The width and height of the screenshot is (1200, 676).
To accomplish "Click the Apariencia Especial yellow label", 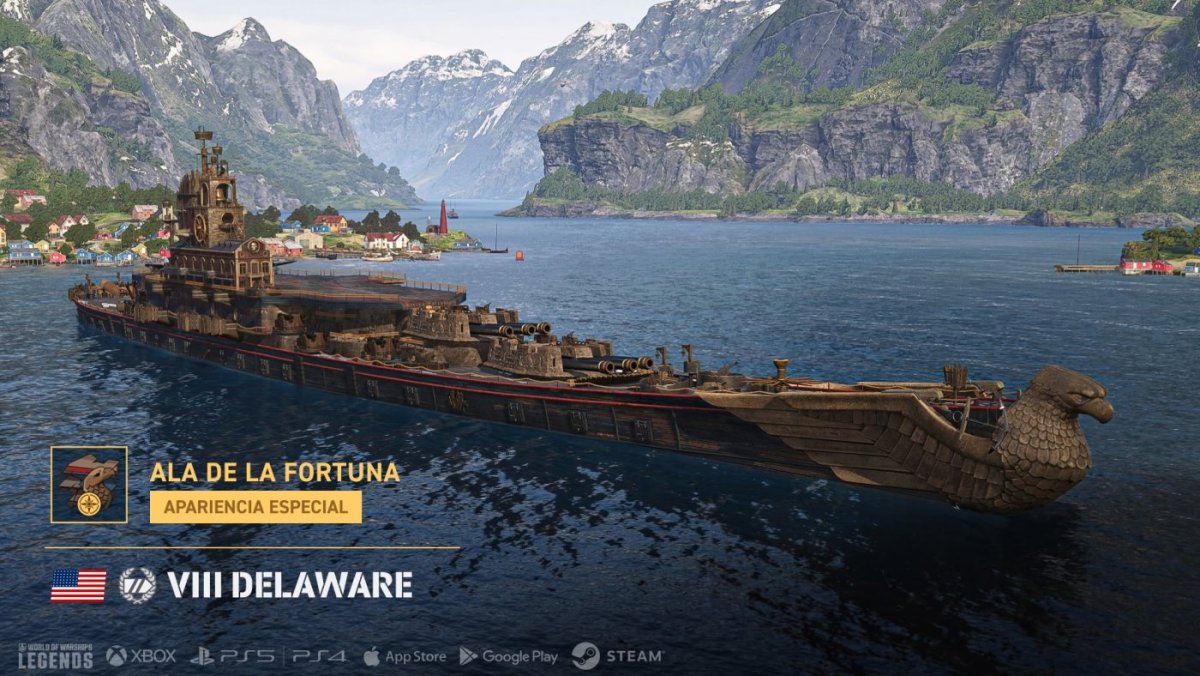I will click(x=255, y=506).
